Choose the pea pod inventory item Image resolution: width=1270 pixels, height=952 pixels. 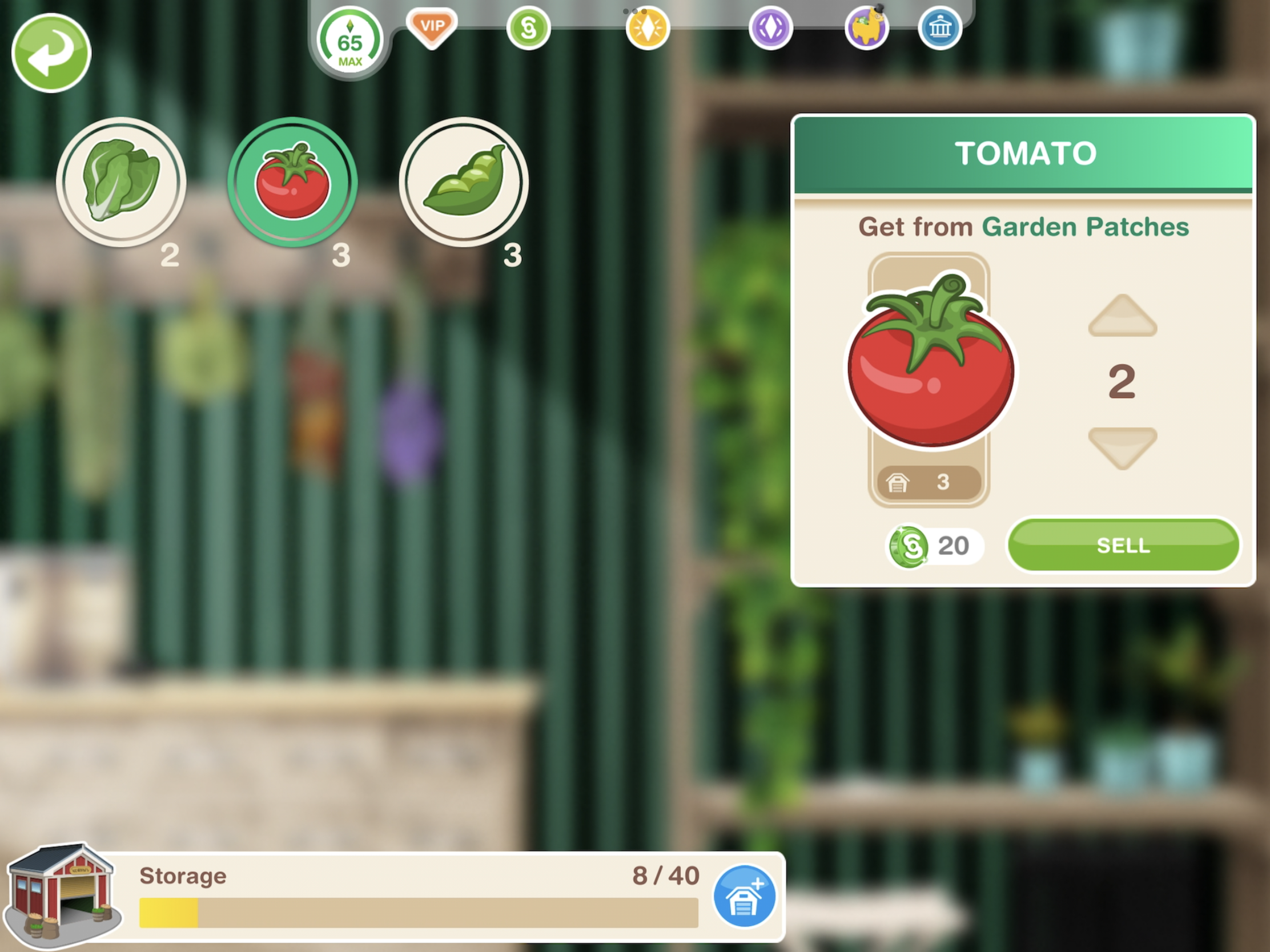463,182
